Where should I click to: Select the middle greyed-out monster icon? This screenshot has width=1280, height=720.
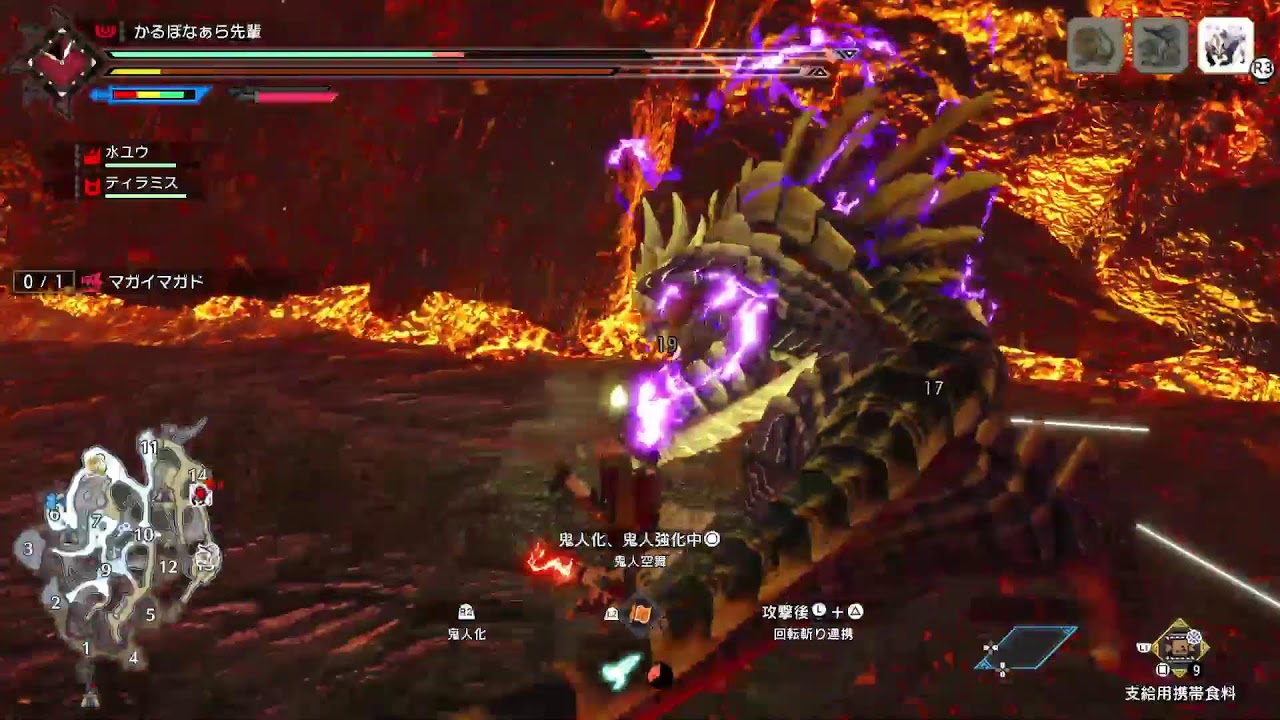click(x=1160, y=45)
